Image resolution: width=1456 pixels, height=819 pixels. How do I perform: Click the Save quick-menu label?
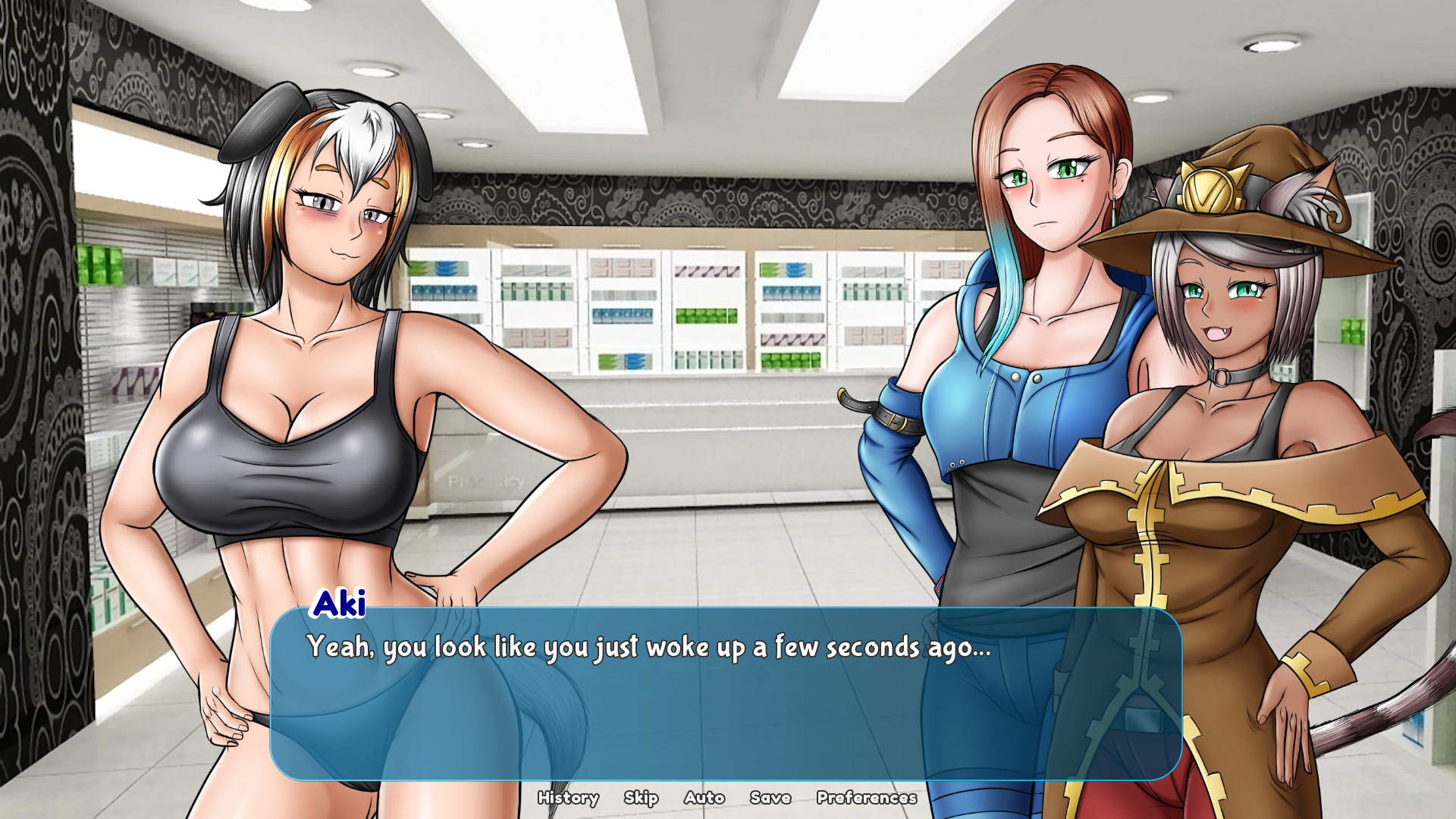(770, 798)
